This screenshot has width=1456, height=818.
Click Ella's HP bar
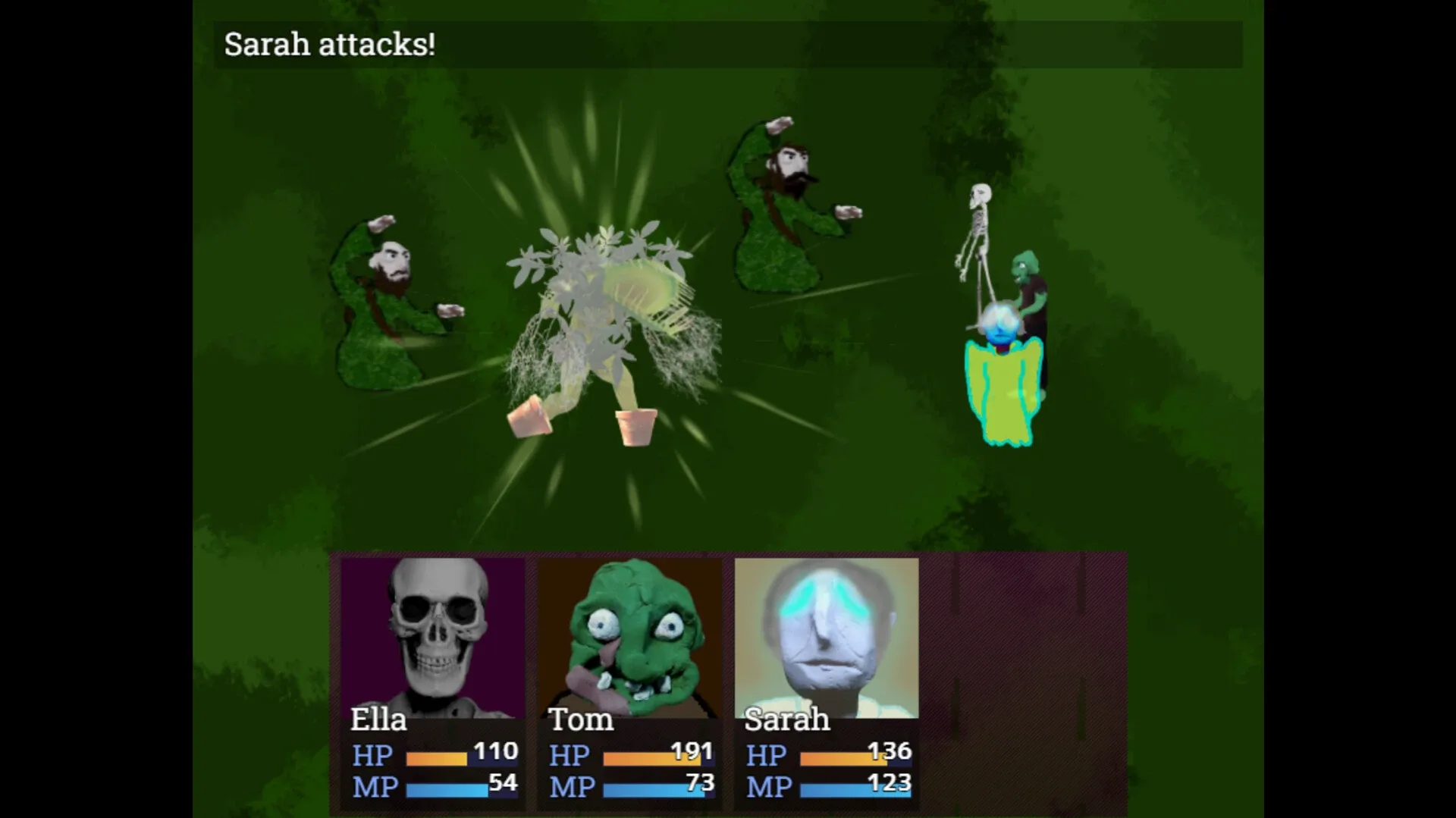(x=436, y=757)
